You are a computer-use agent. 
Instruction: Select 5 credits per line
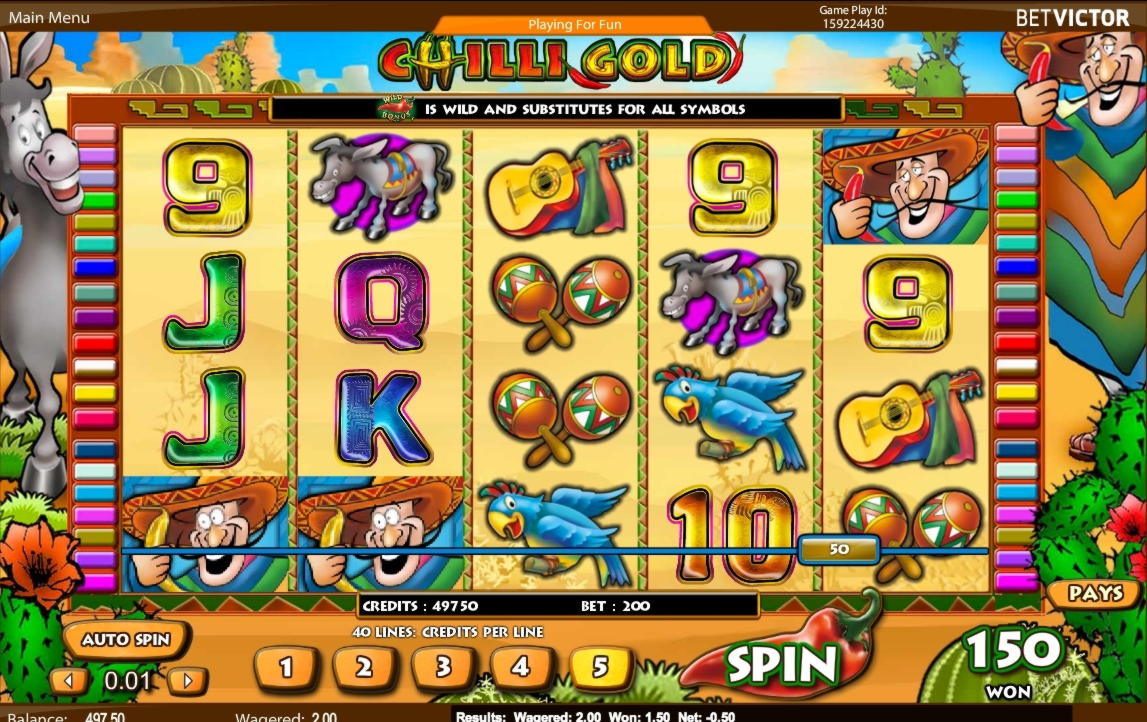[x=601, y=667]
